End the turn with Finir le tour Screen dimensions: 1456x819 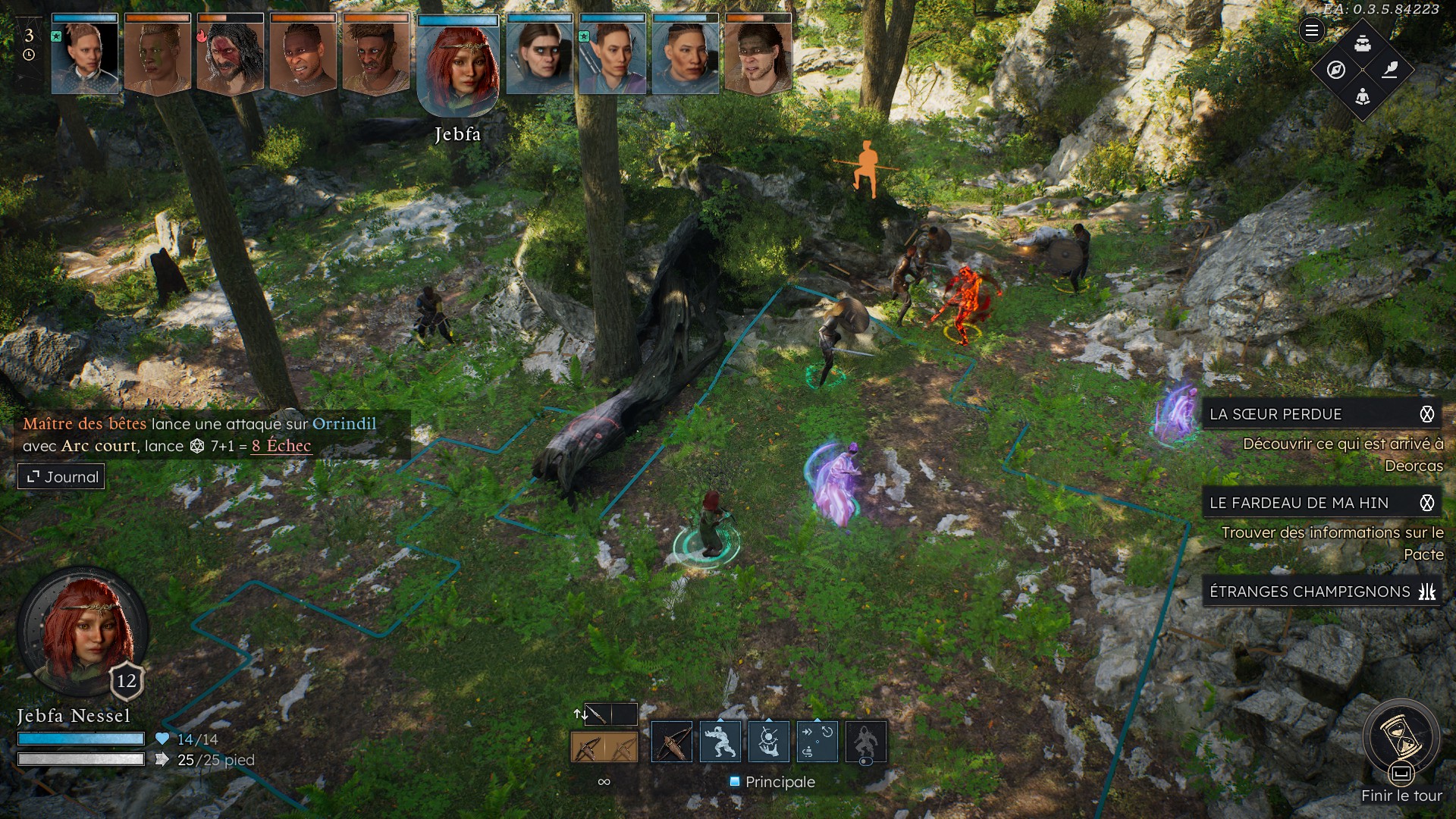pos(1401,739)
